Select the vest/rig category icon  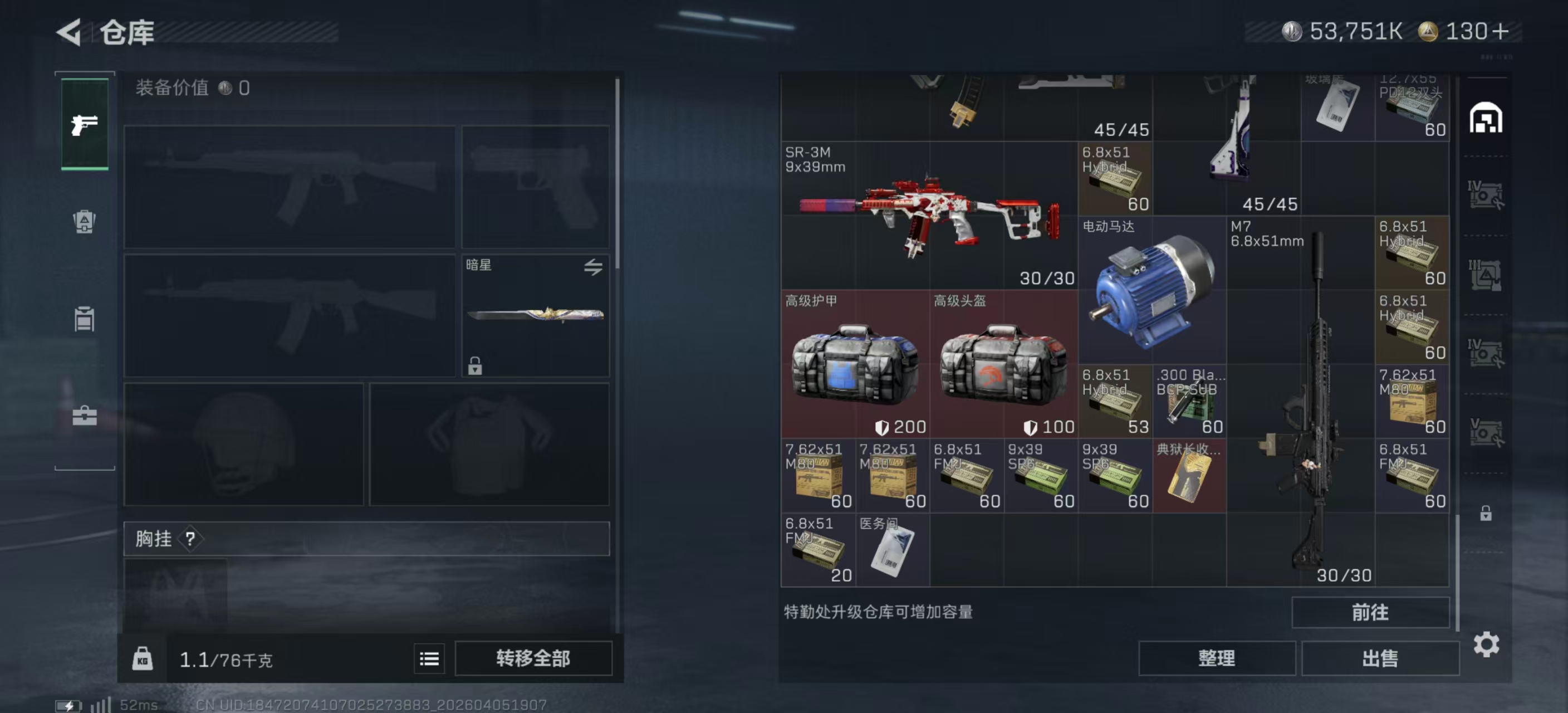(x=85, y=319)
